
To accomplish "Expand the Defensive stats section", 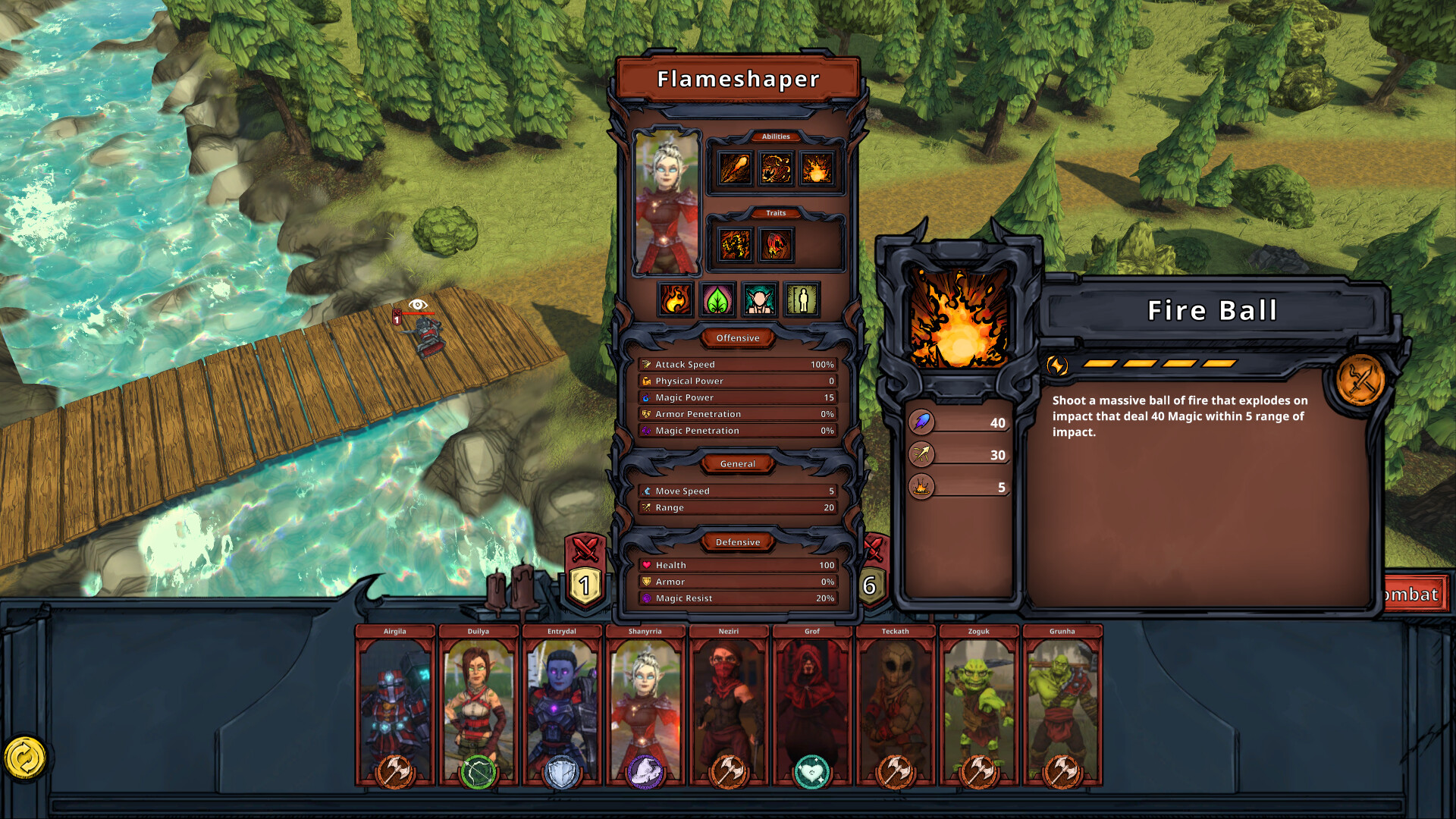I will point(738,542).
